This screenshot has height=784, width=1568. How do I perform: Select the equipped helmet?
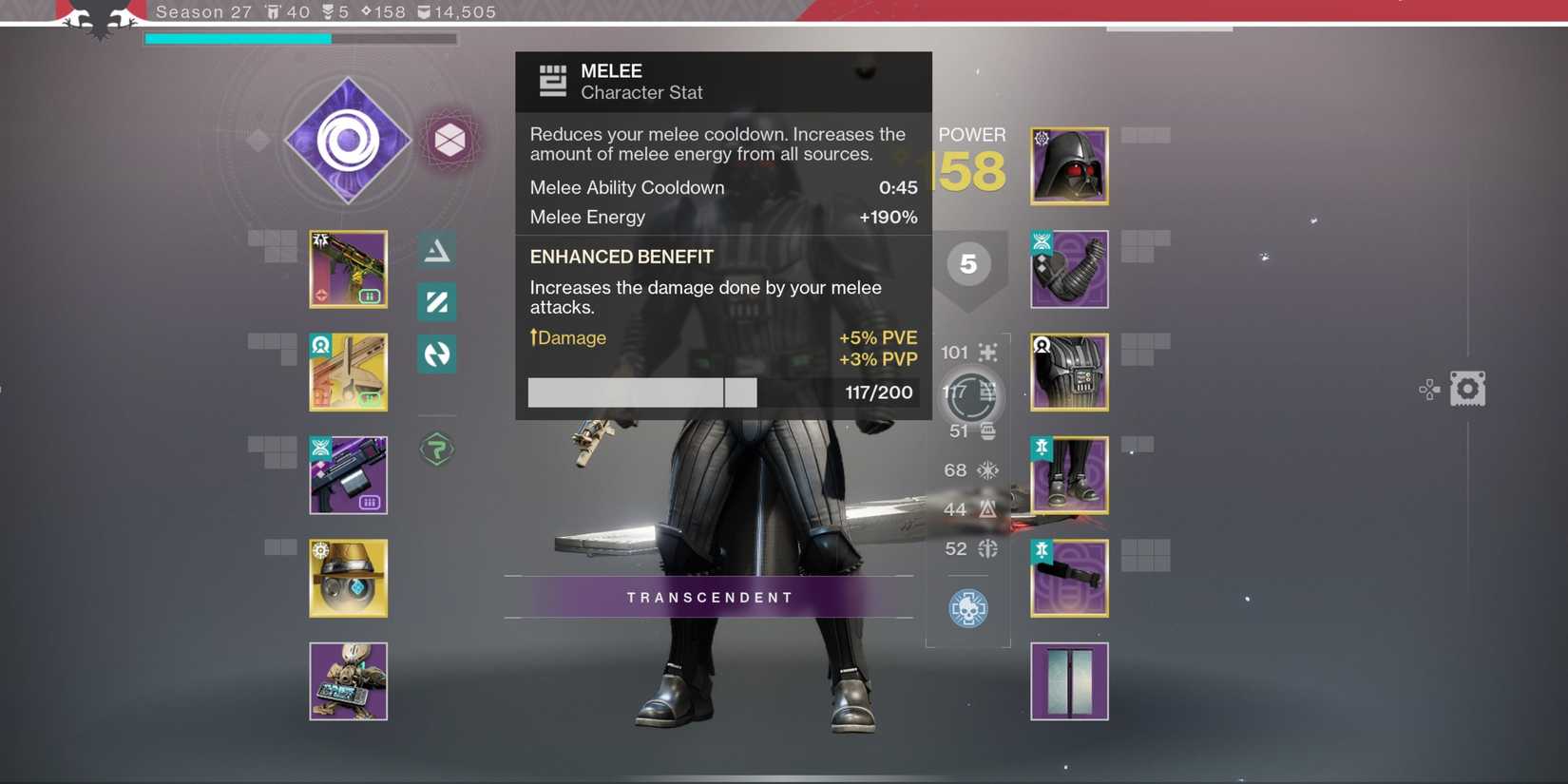(x=1068, y=165)
